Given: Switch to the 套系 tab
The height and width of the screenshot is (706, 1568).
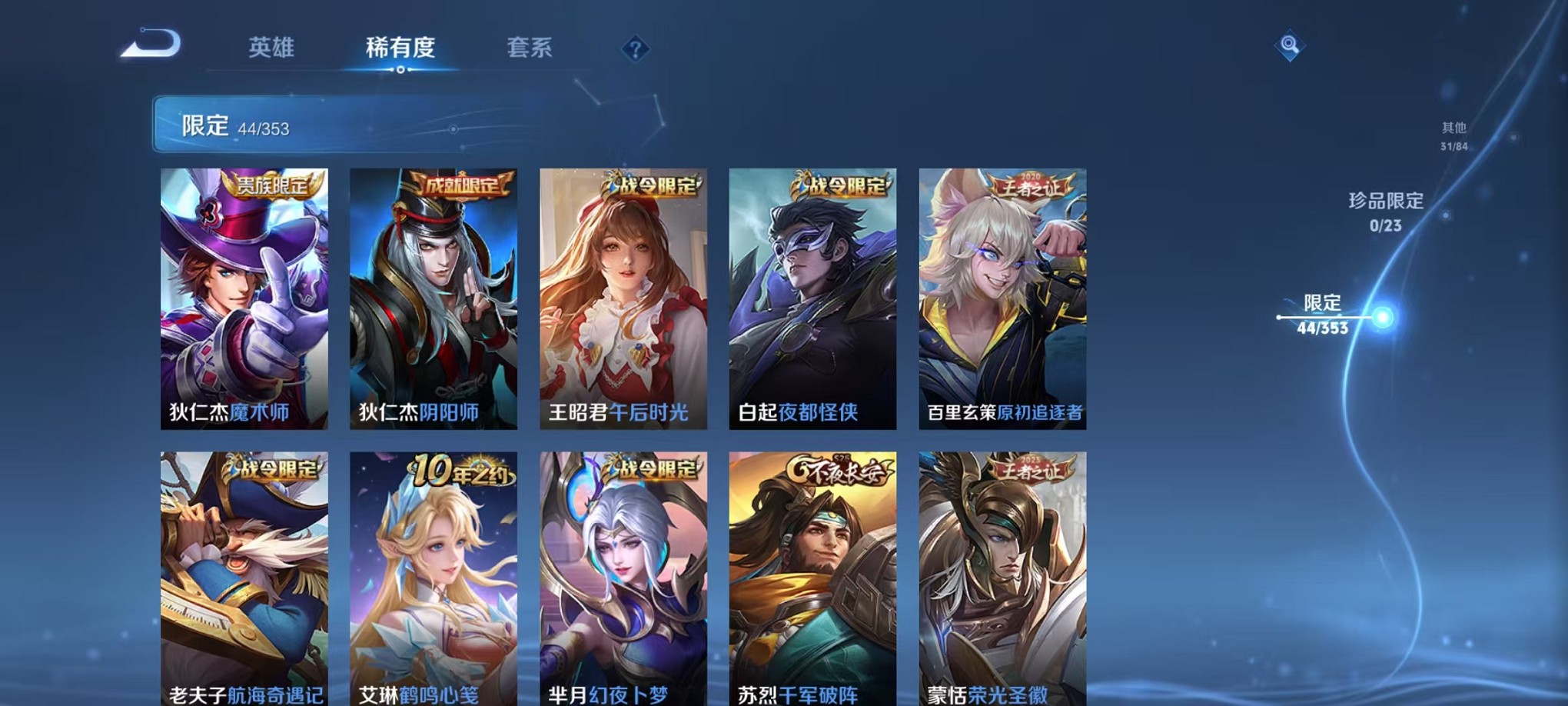Looking at the screenshot, I should [x=530, y=48].
